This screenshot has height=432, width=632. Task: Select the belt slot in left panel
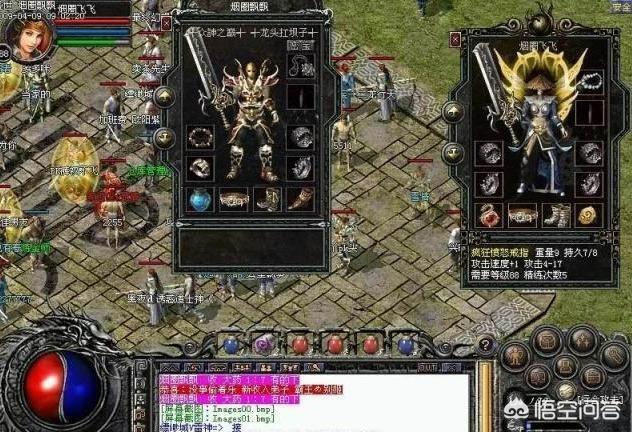click(x=233, y=198)
